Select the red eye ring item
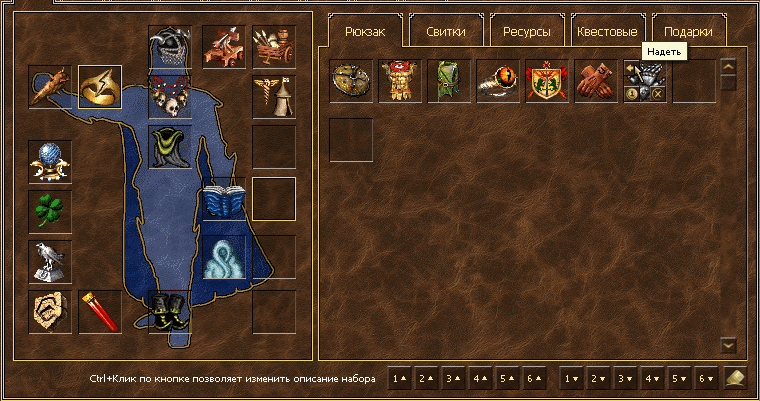760x401 pixels. pyautogui.click(x=498, y=81)
